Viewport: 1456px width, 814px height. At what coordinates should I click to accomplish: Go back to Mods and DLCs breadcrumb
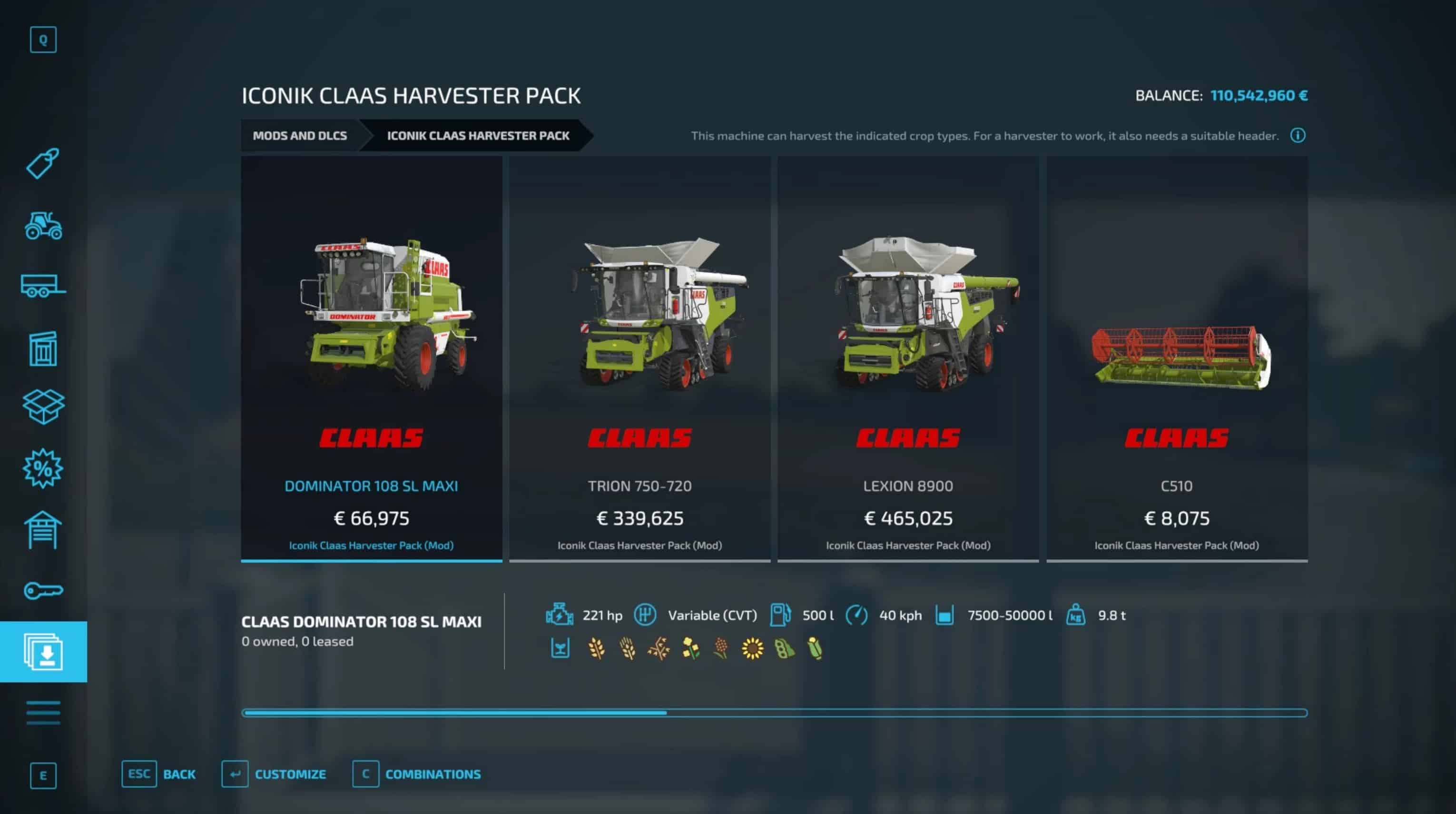point(300,136)
